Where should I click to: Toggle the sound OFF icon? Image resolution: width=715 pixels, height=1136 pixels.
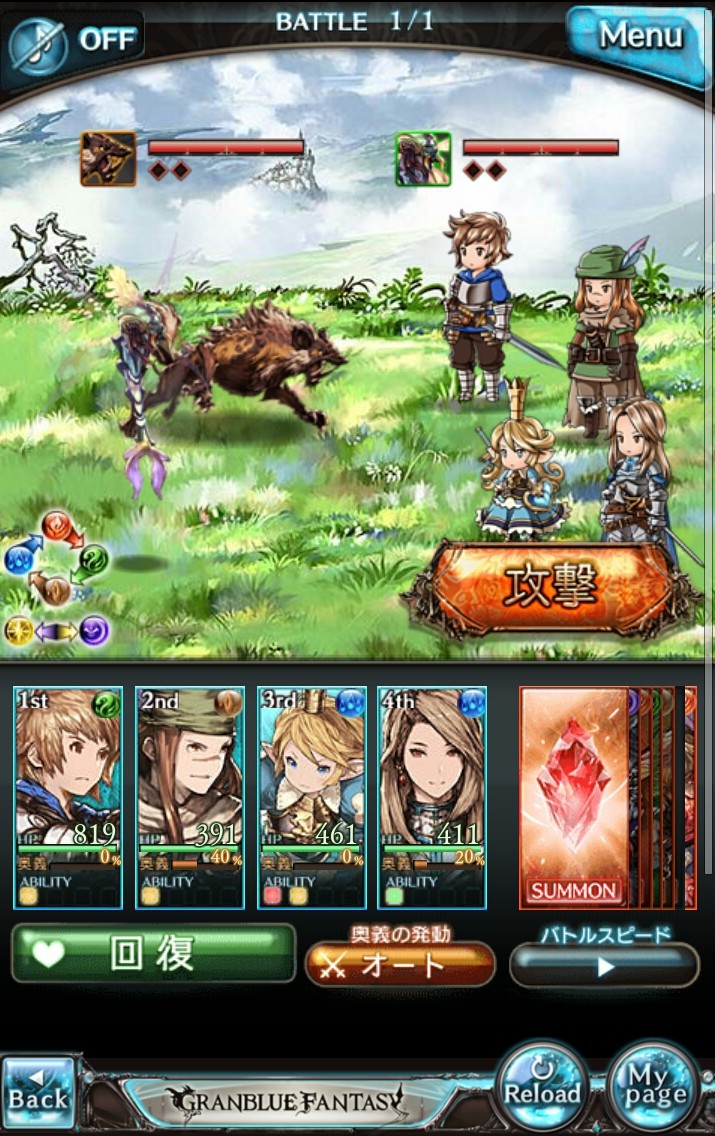pos(75,38)
